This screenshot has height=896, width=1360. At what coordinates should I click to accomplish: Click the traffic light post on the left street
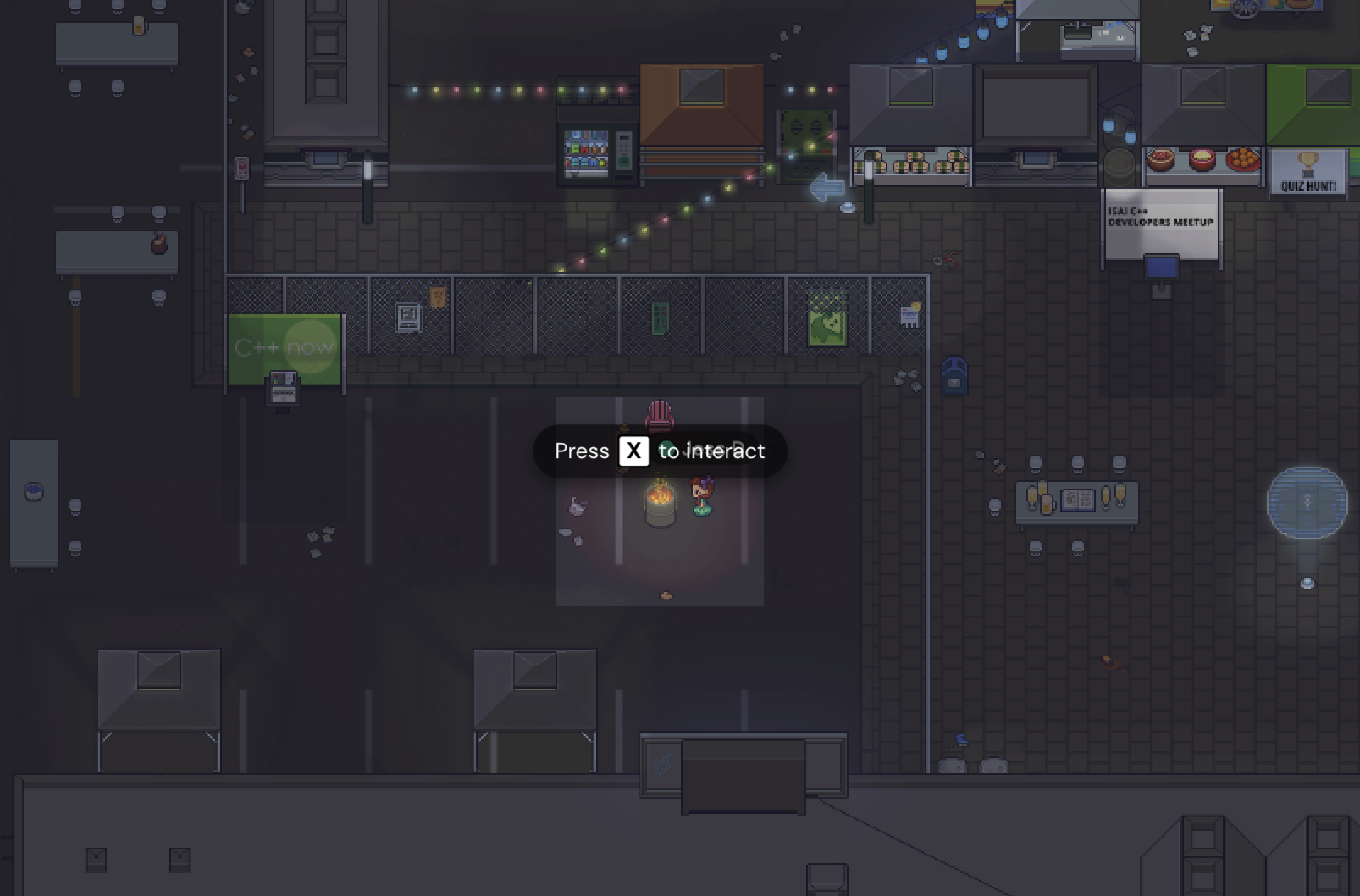242,167
